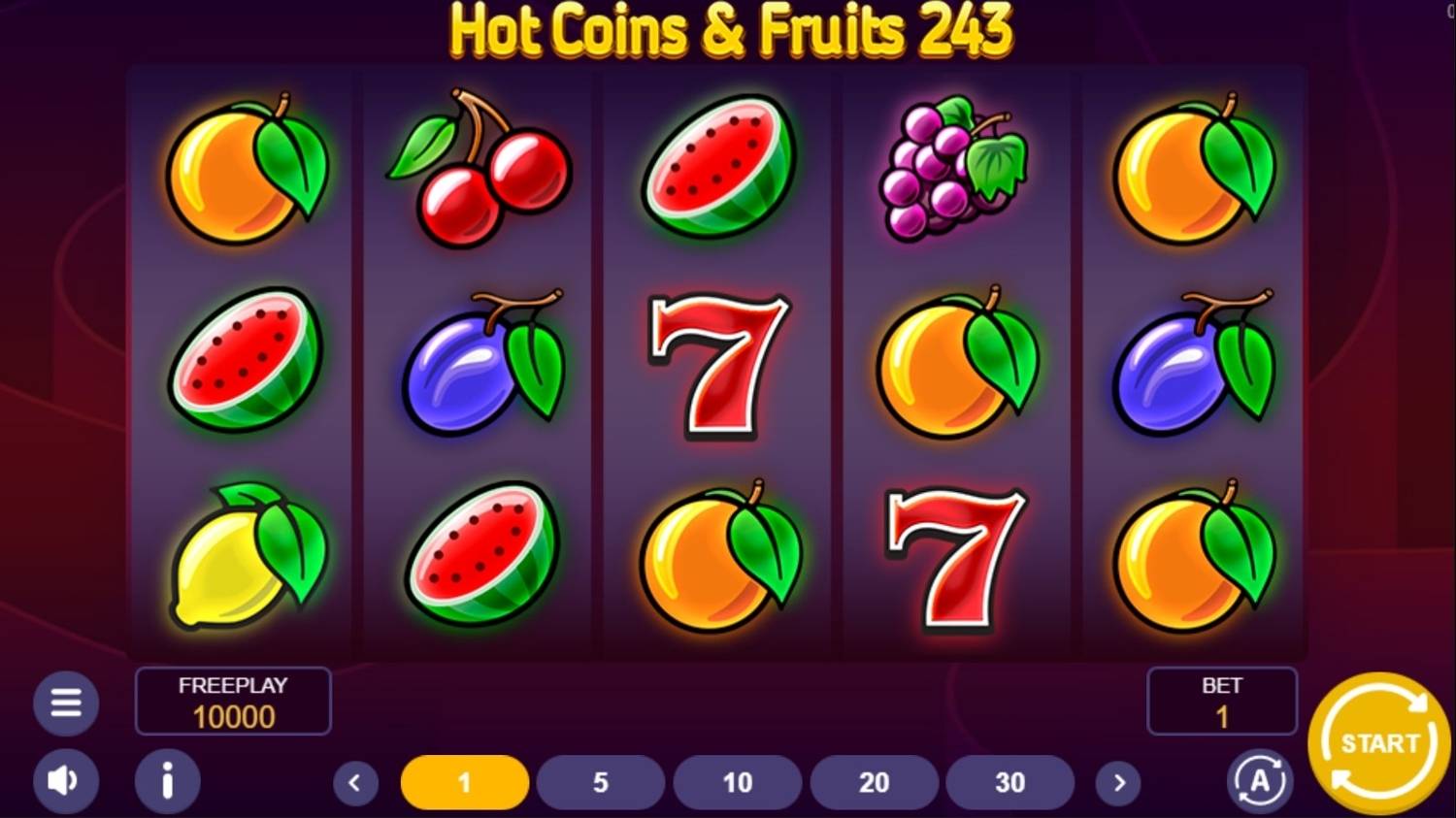Click the BET amount field
The image size is (1456, 818).
pos(1221,701)
